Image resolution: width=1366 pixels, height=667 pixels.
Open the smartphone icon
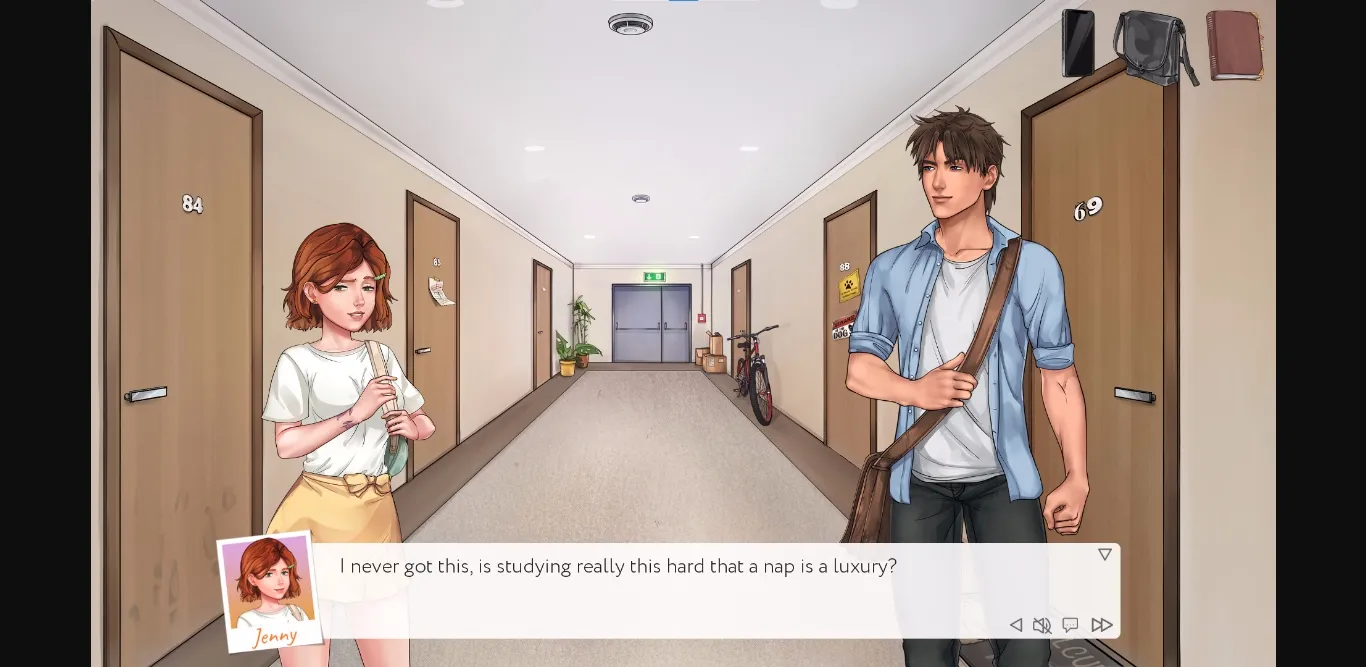coord(1077,43)
